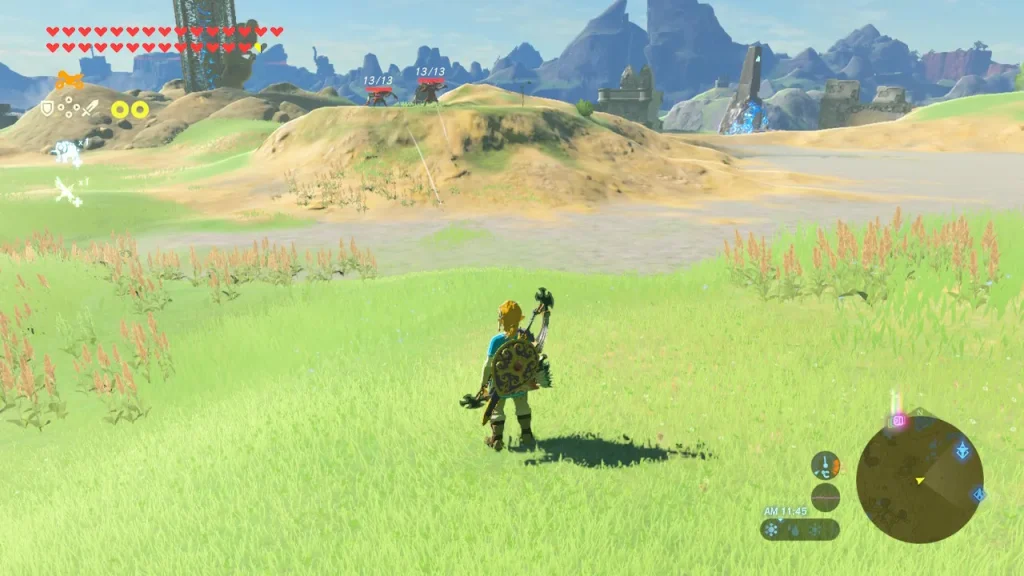Viewport: 1024px width, 576px height.
Task: Select the blue shrine marker on minimap
Action: tap(962, 450)
